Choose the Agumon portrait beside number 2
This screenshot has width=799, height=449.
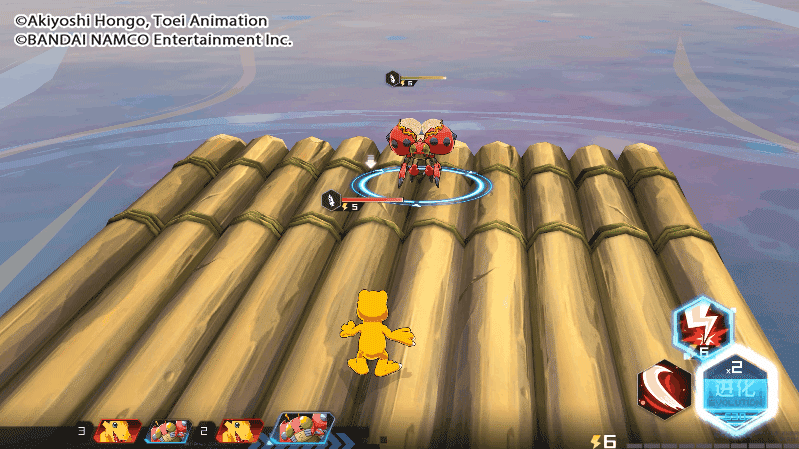click(x=240, y=431)
